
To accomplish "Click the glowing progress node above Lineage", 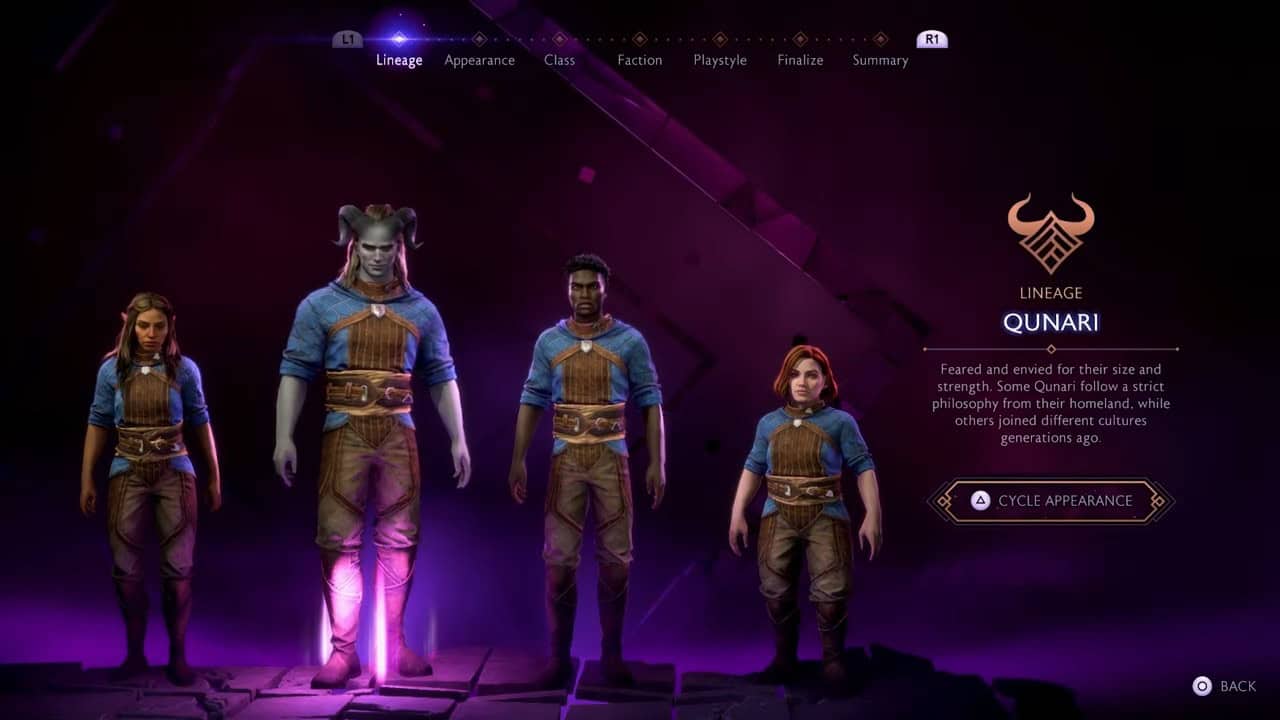I will point(400,37).
